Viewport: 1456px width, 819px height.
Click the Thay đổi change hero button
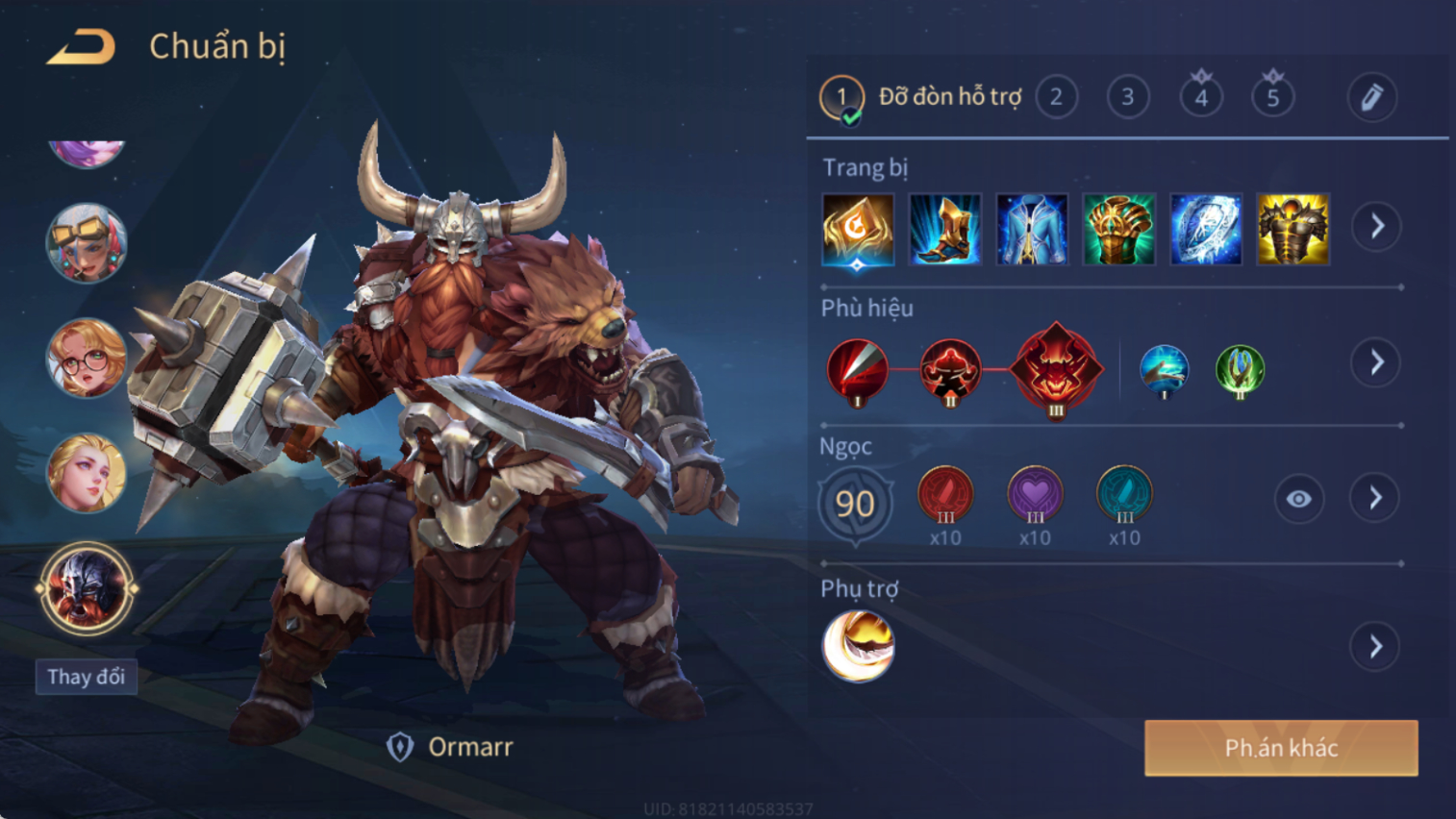tap(87, 677)
